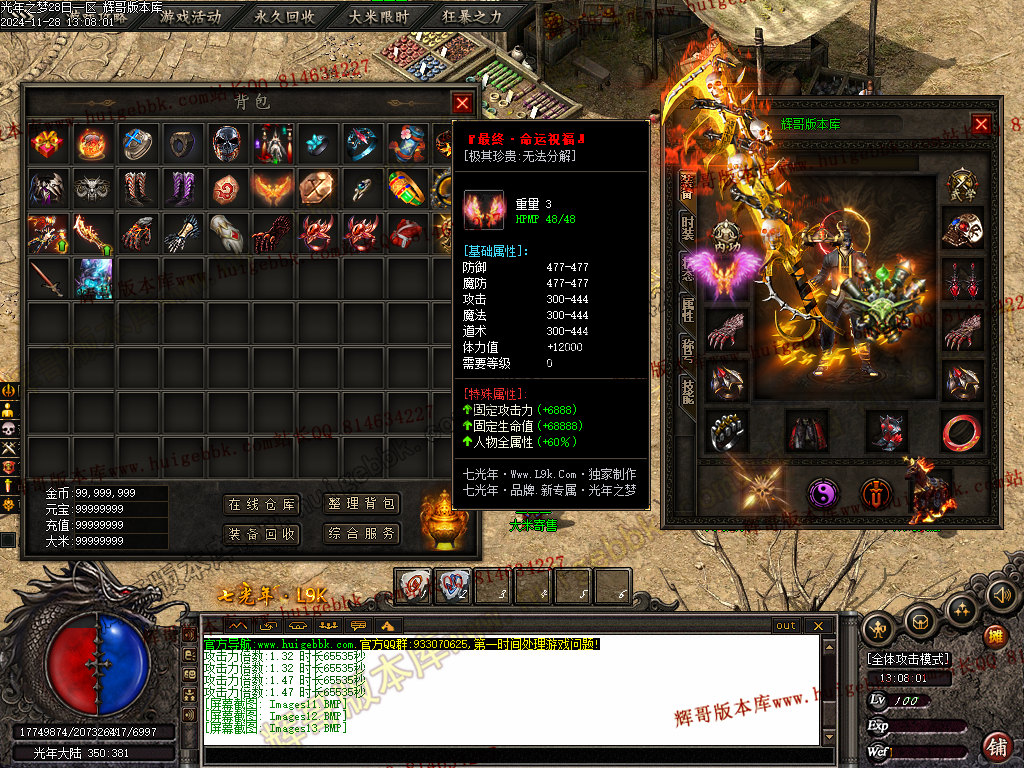Open the 永久回收 permanent recycle menu
This screenshot has width=1024, height=768.
point(285,17)
